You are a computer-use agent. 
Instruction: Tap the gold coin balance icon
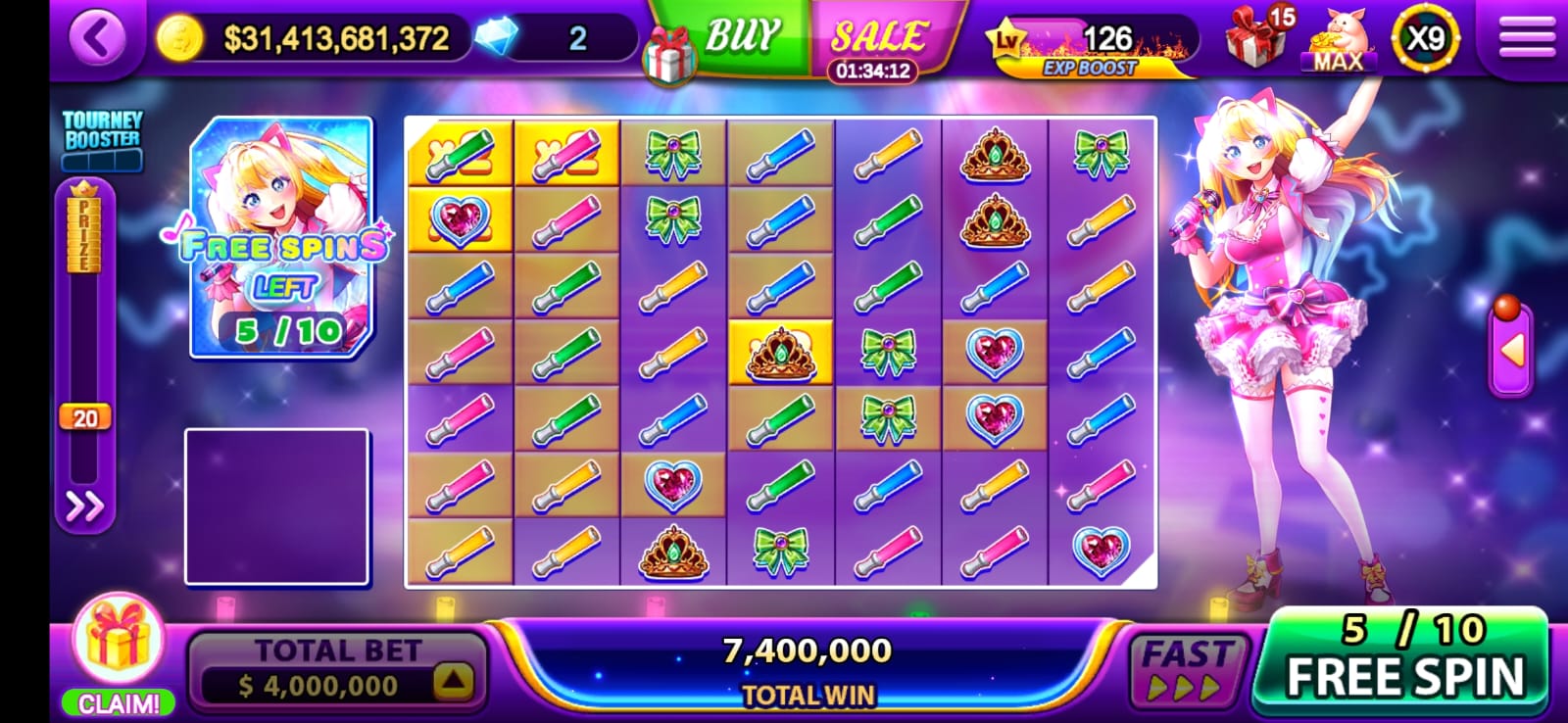coord(180,39)
